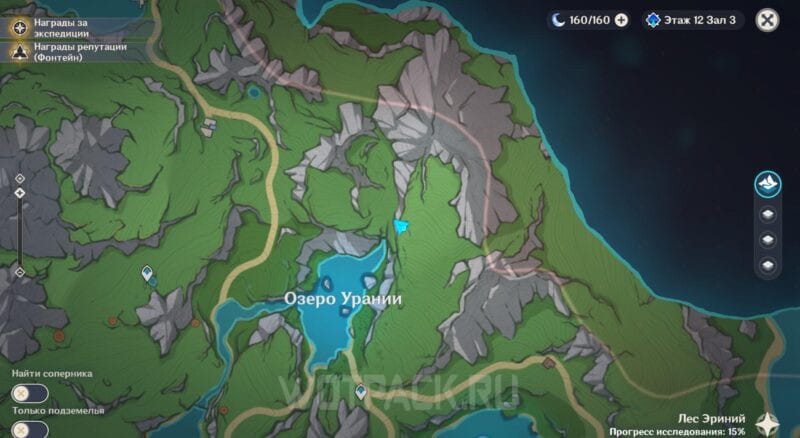Click the zoom slider's top diamond button

coord(20,178)
